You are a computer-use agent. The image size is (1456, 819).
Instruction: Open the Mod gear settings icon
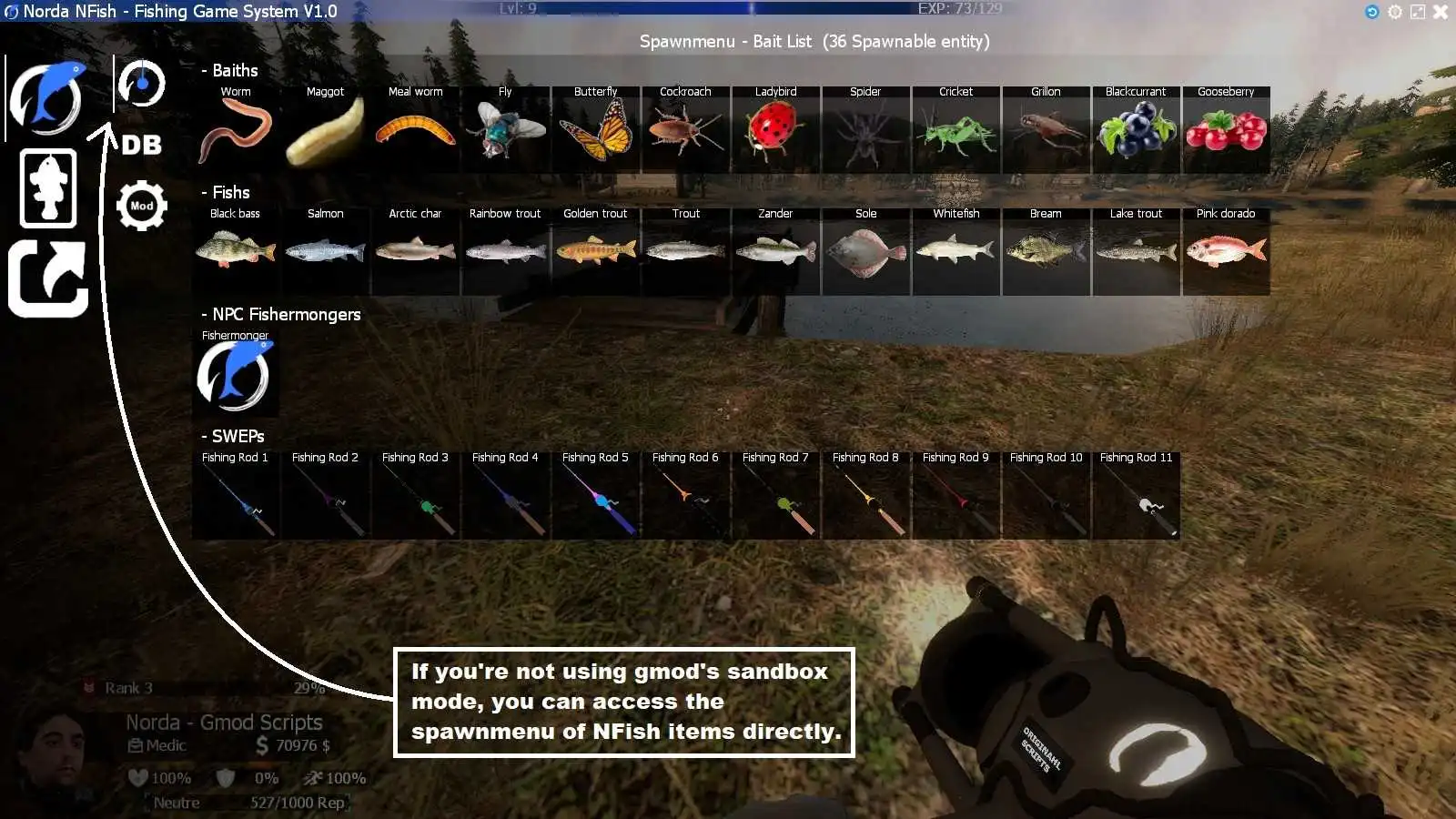click(141, 205)
